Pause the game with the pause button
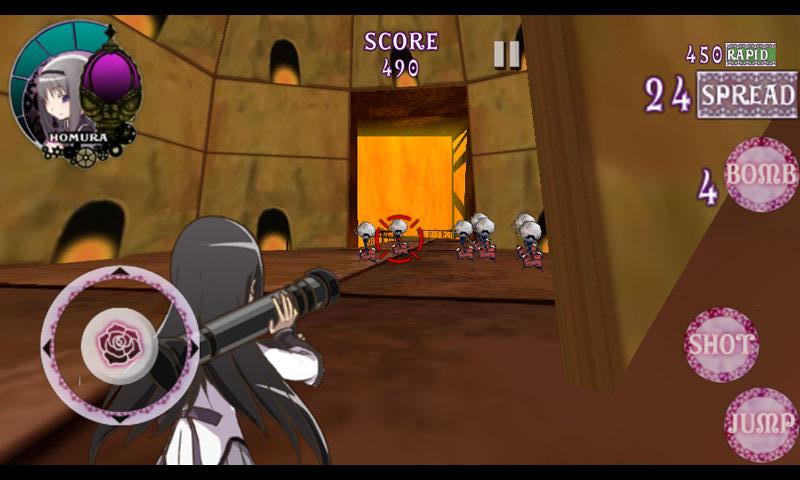The height and width of the screenshot is (480, 800). (507, 54)
